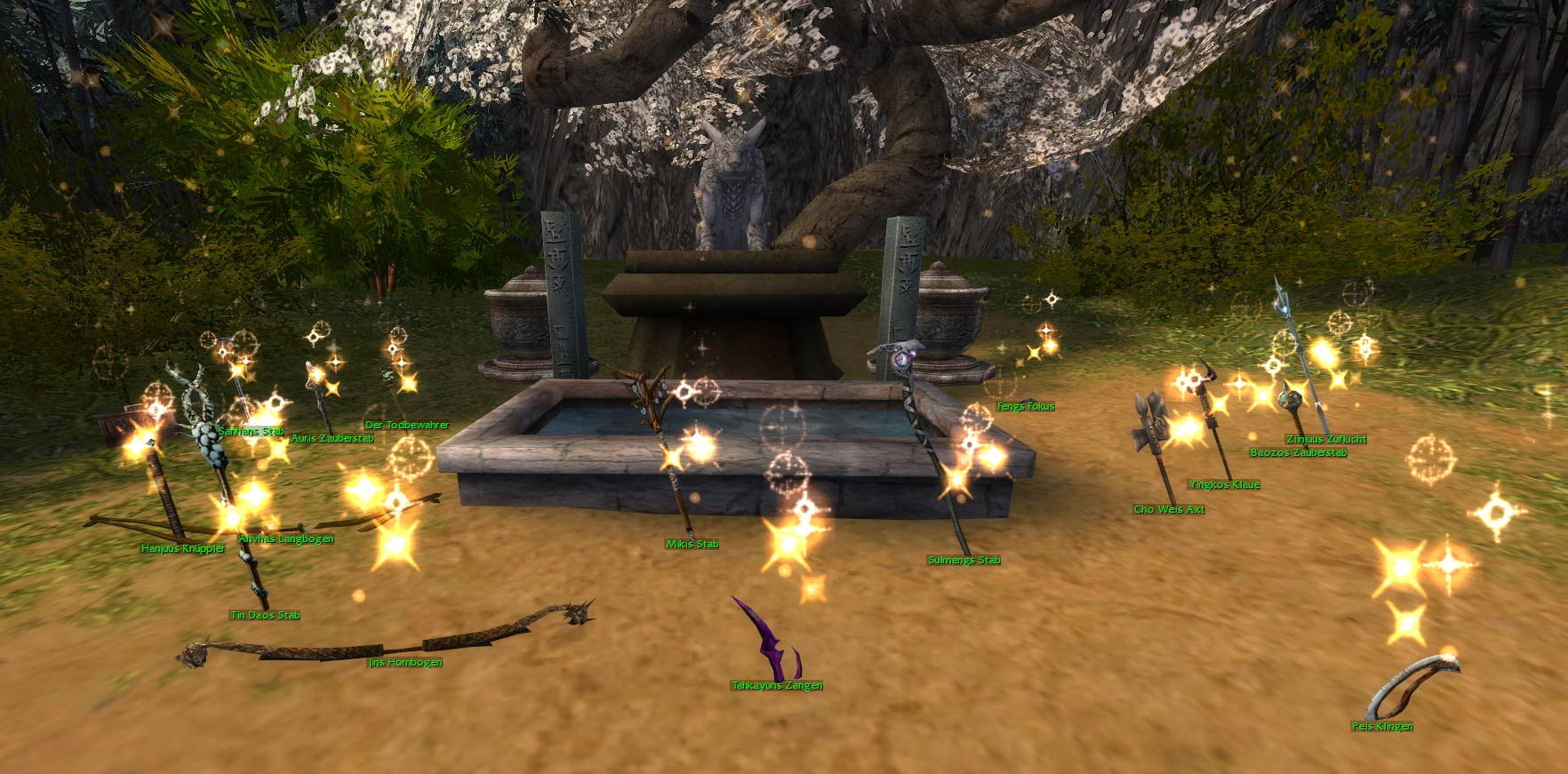Target the "Tin Daos Stab" label
The image size is (1568, 774).
click(x=265, y=616)
